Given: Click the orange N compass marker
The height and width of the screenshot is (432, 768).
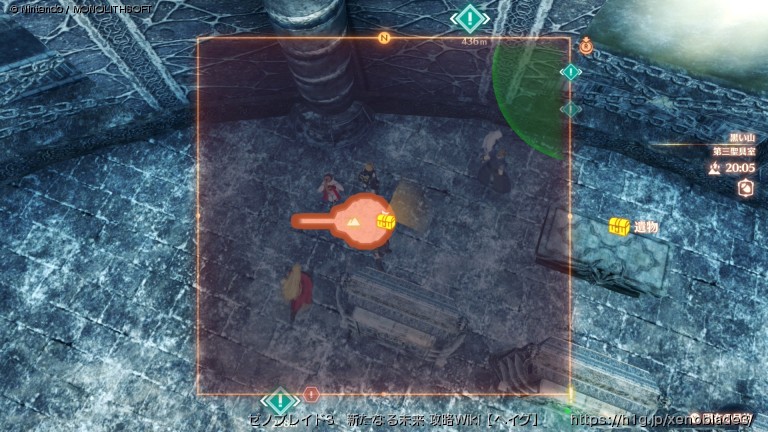Looking at the screenshot, I should click(x=383, y=38).
